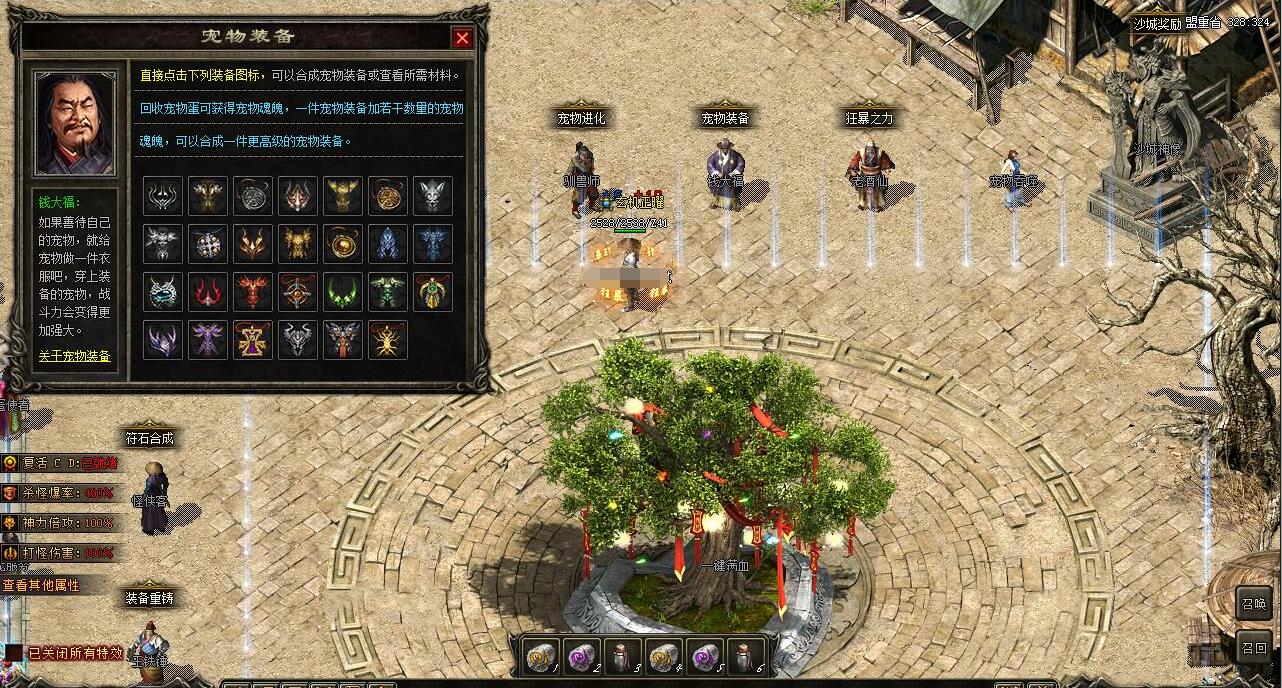Toggle the 已关闭所有特效 effects checkbox
Screen dimensions: 1282x688
13,653
